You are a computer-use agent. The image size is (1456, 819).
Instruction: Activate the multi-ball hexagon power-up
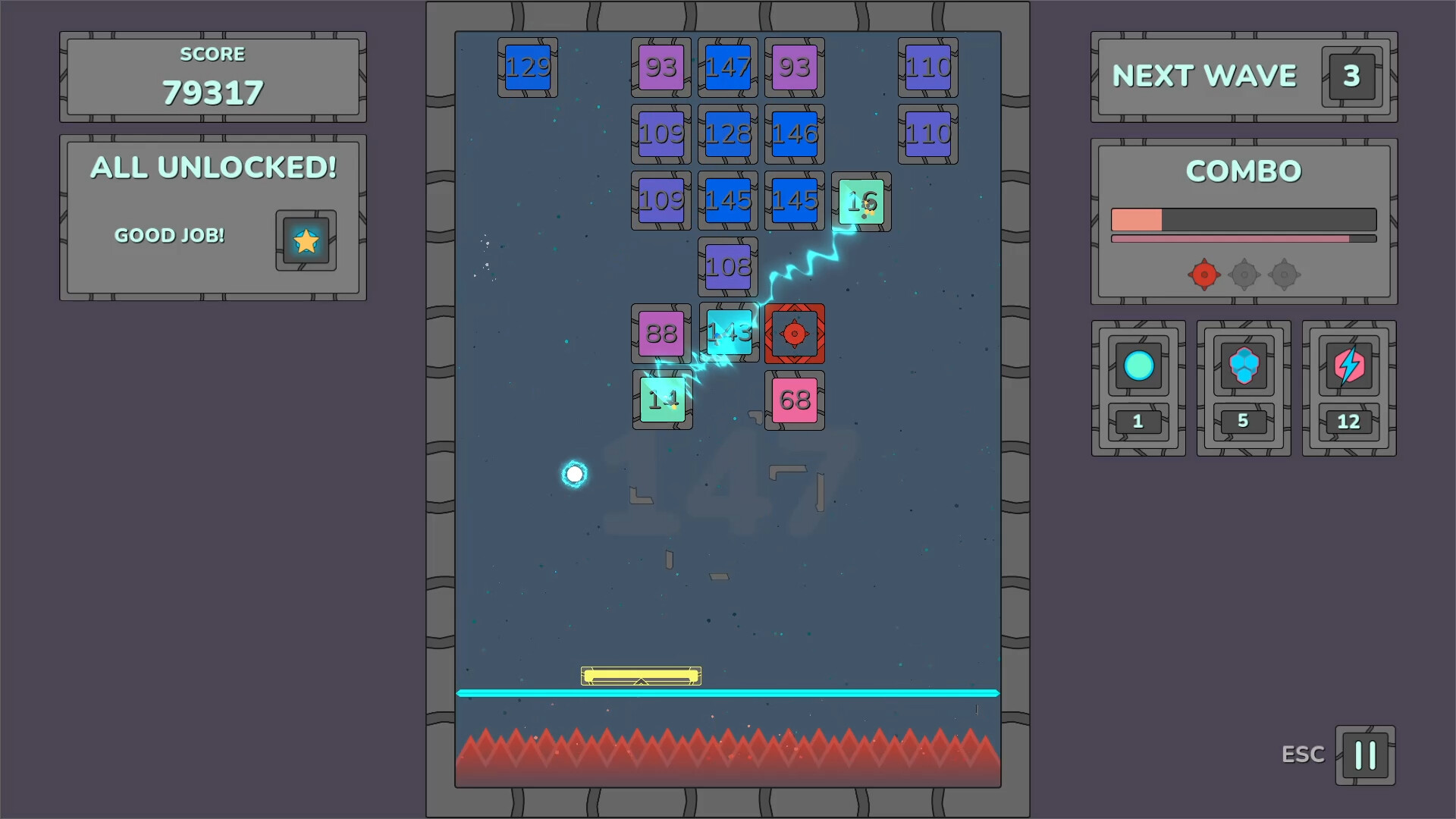click(1243, 367)
